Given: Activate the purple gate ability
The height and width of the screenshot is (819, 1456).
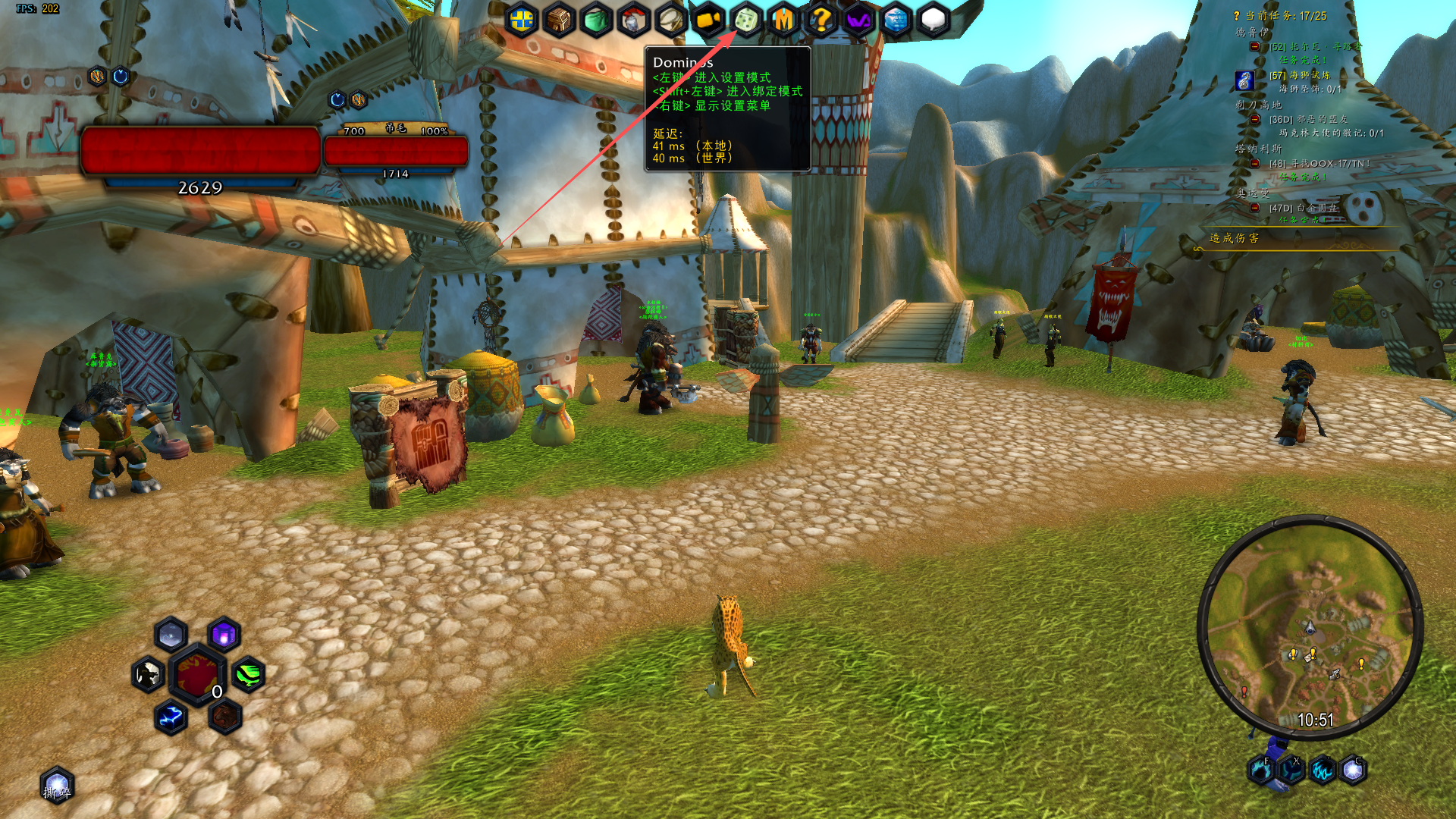Looking at the screenshot, I should click(x=224, y=635).
